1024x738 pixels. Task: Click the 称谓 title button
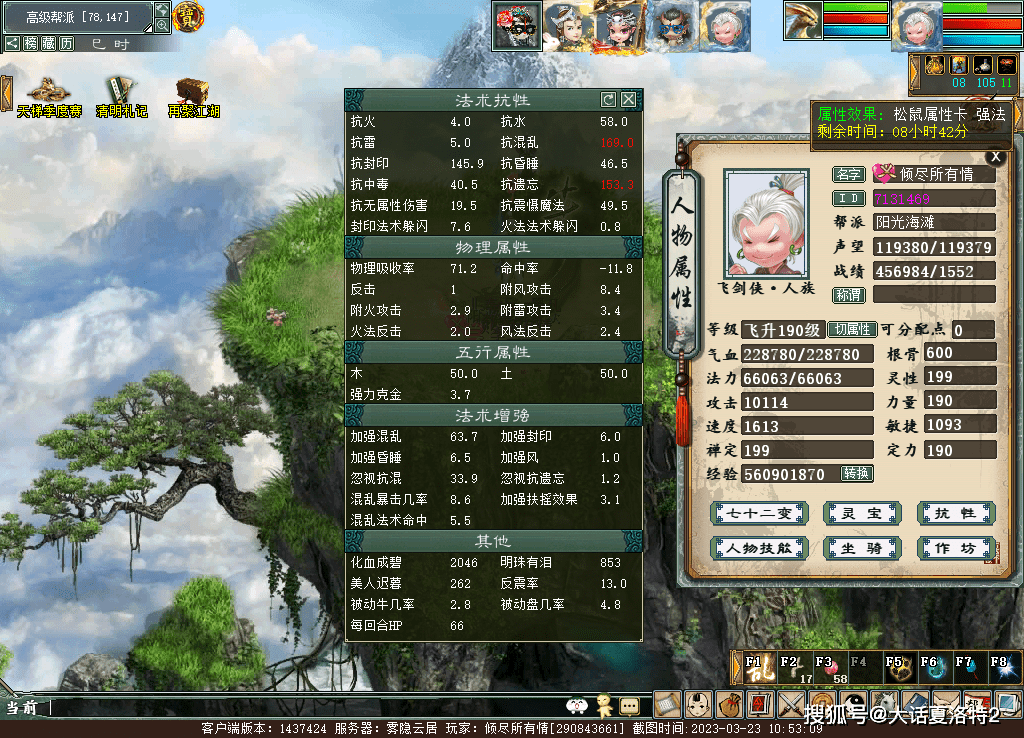849,295
